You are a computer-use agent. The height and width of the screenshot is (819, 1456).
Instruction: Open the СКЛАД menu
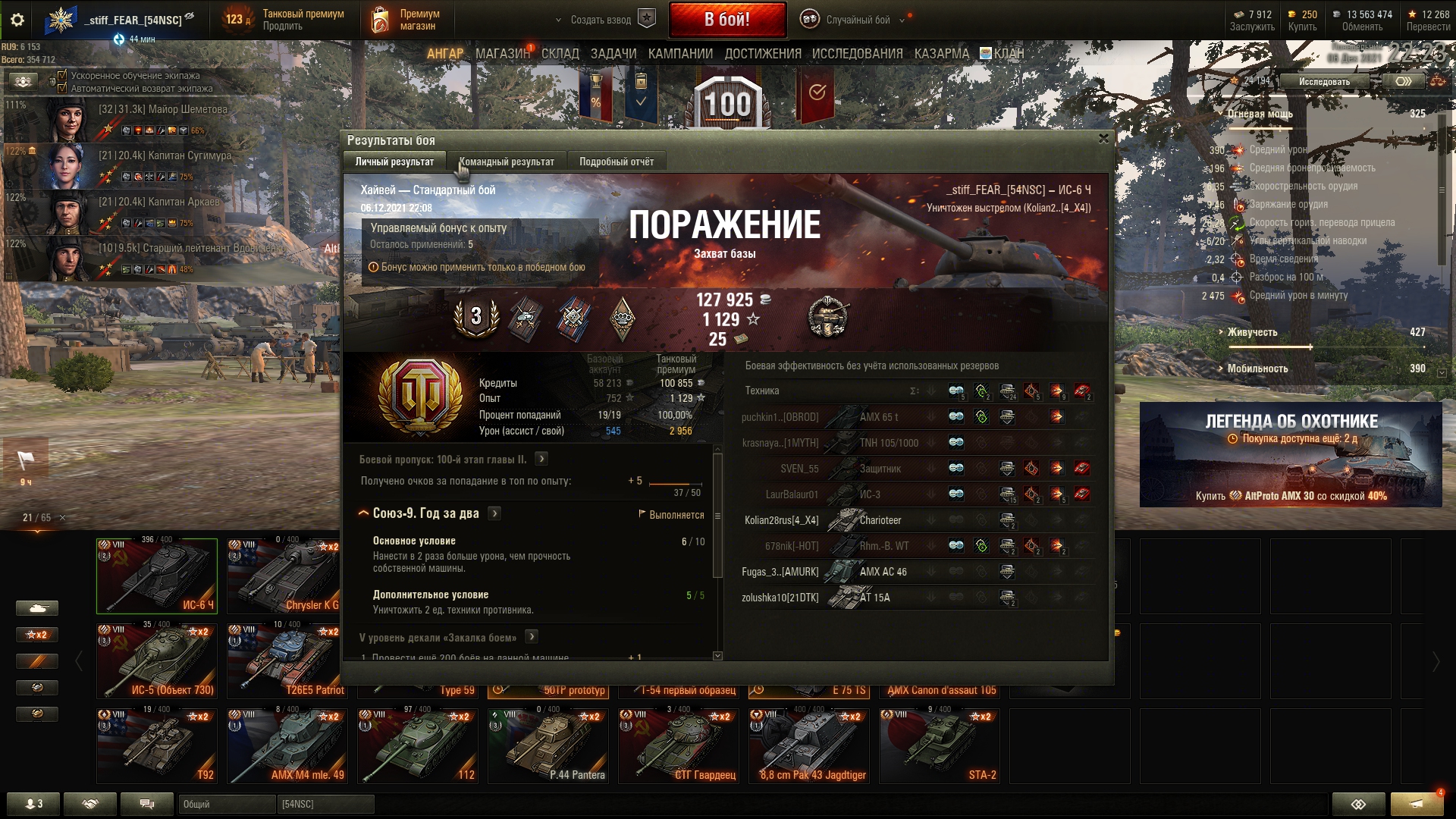[x=560, y=54]
